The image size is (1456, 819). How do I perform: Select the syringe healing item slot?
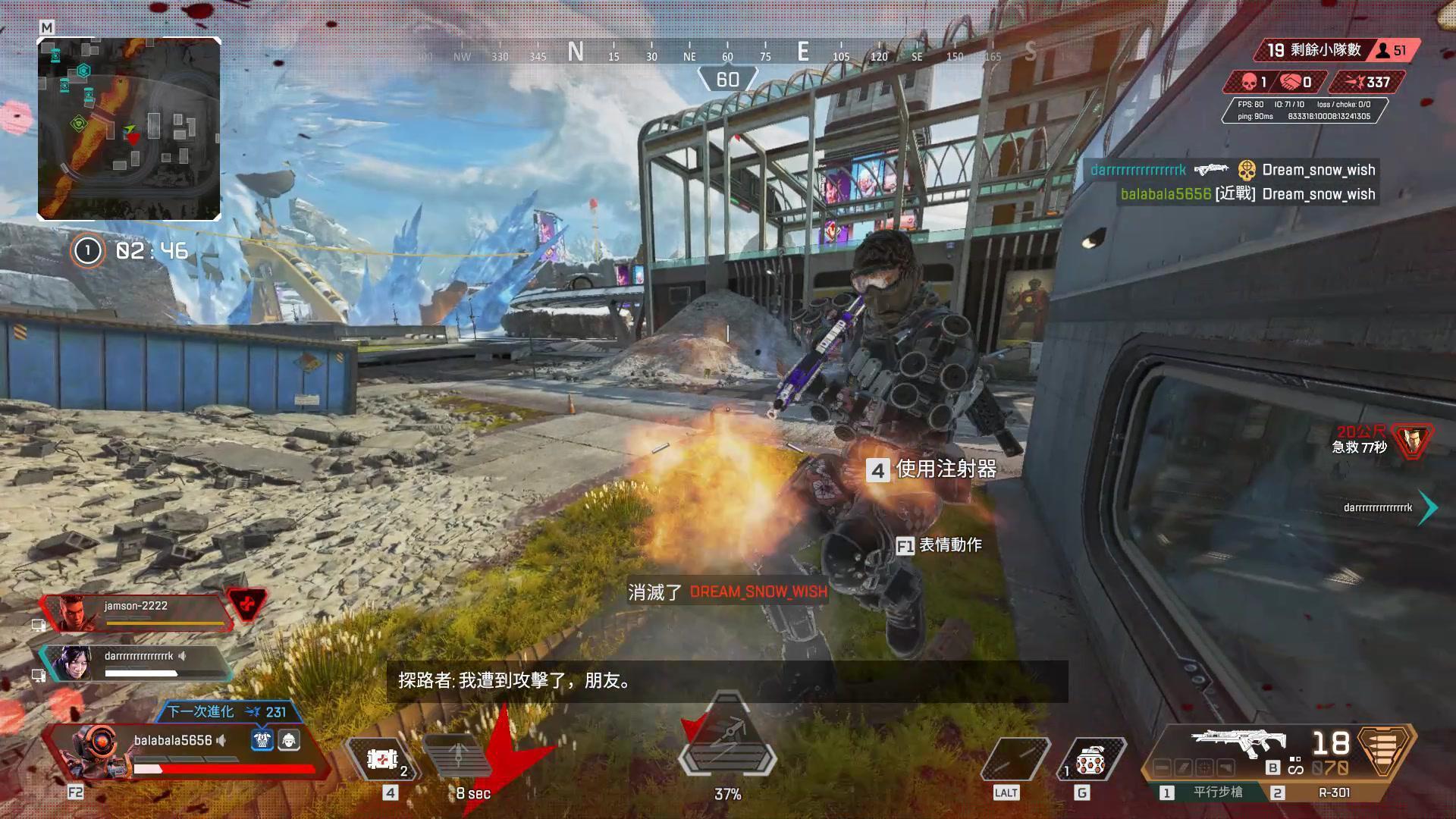(383, 758)
